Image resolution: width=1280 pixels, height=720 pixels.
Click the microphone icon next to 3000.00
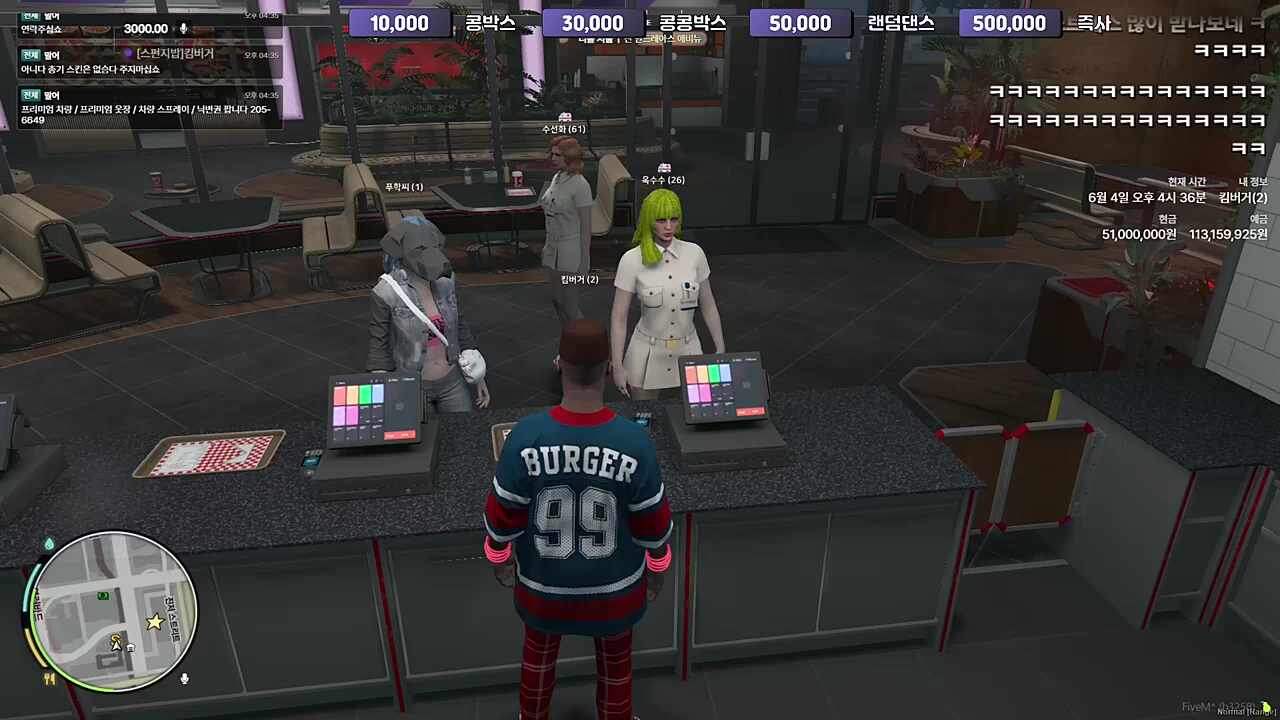(183, 29)
